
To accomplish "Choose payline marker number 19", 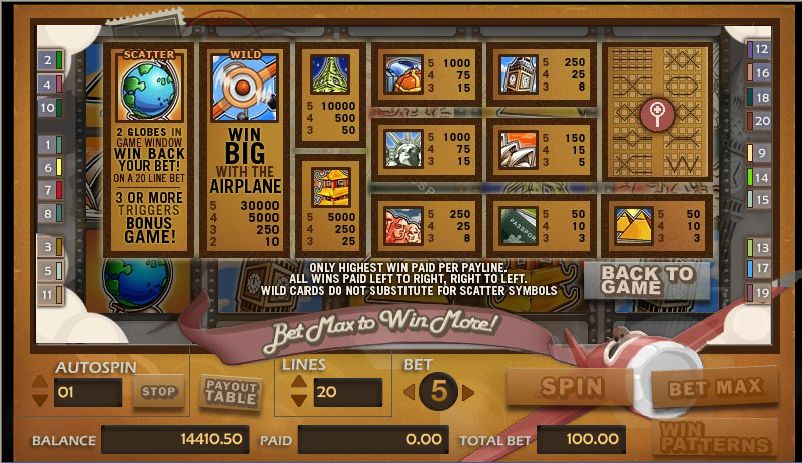I will click(762, 293).
